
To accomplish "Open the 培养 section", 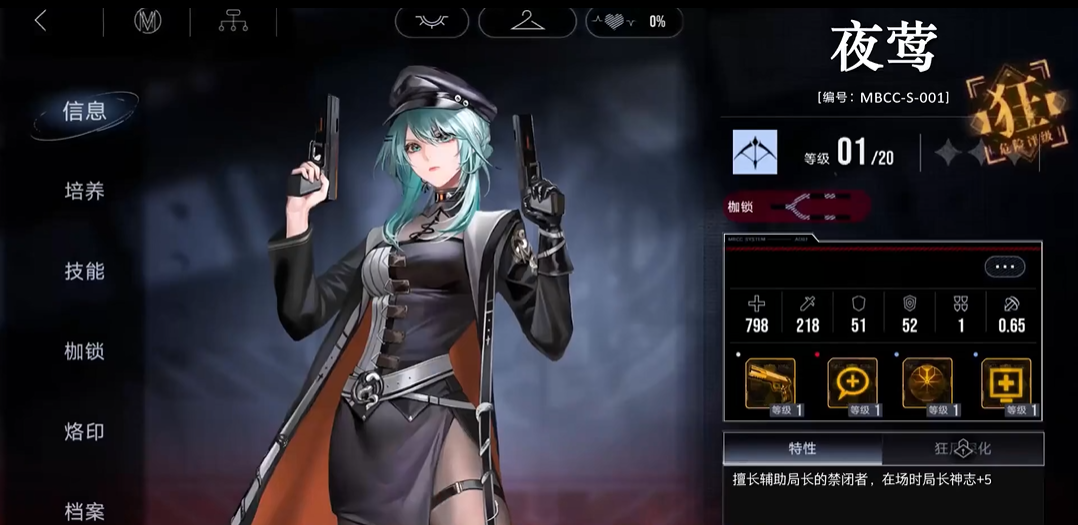I will click(x=85, y=191).
